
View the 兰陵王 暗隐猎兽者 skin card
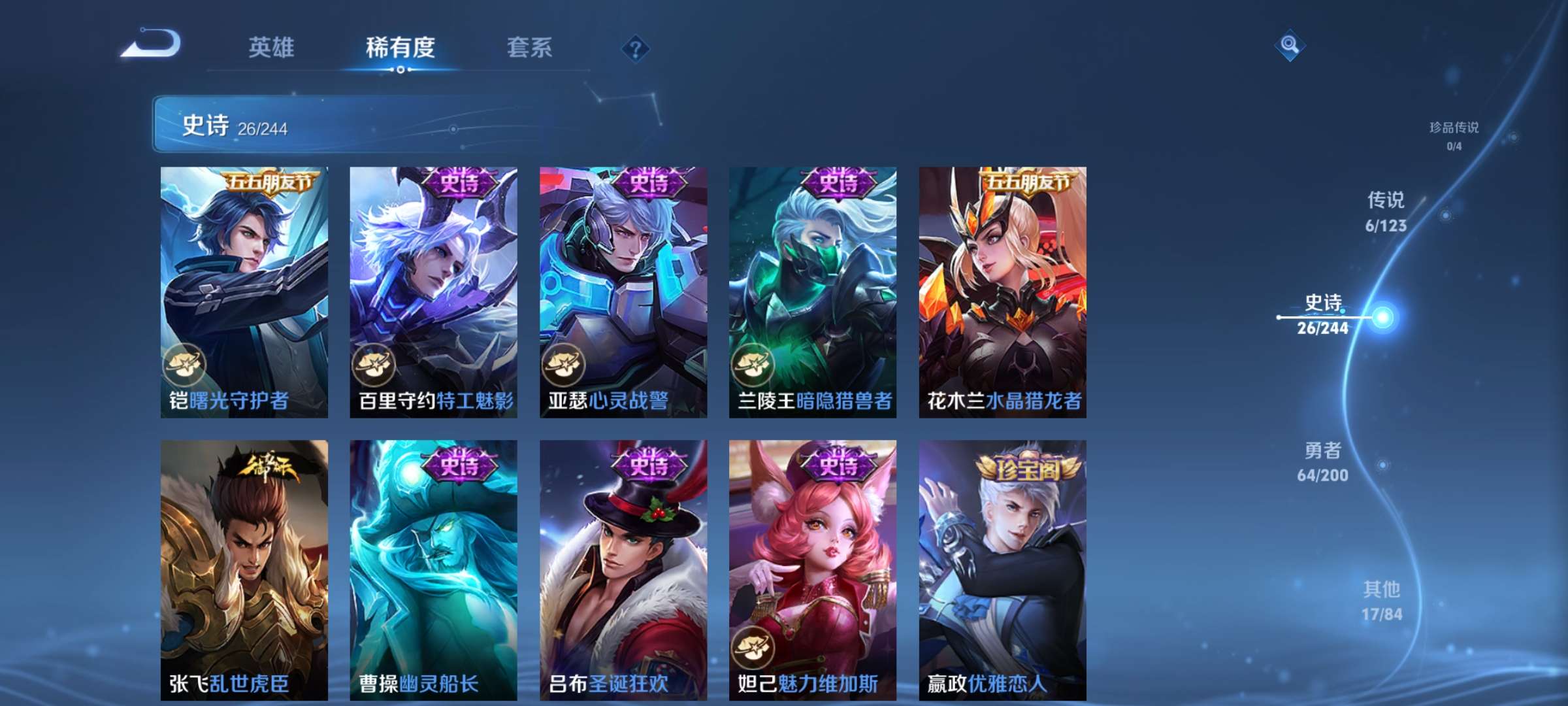pyautogui.click(x=813, y=292)
